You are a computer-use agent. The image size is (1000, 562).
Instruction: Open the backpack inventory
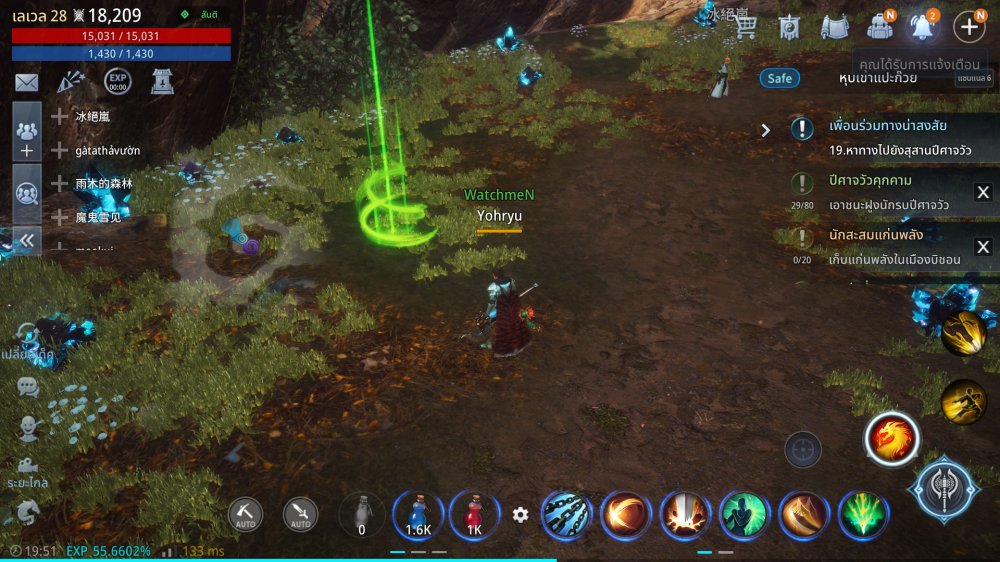click(x=880, y=27)
